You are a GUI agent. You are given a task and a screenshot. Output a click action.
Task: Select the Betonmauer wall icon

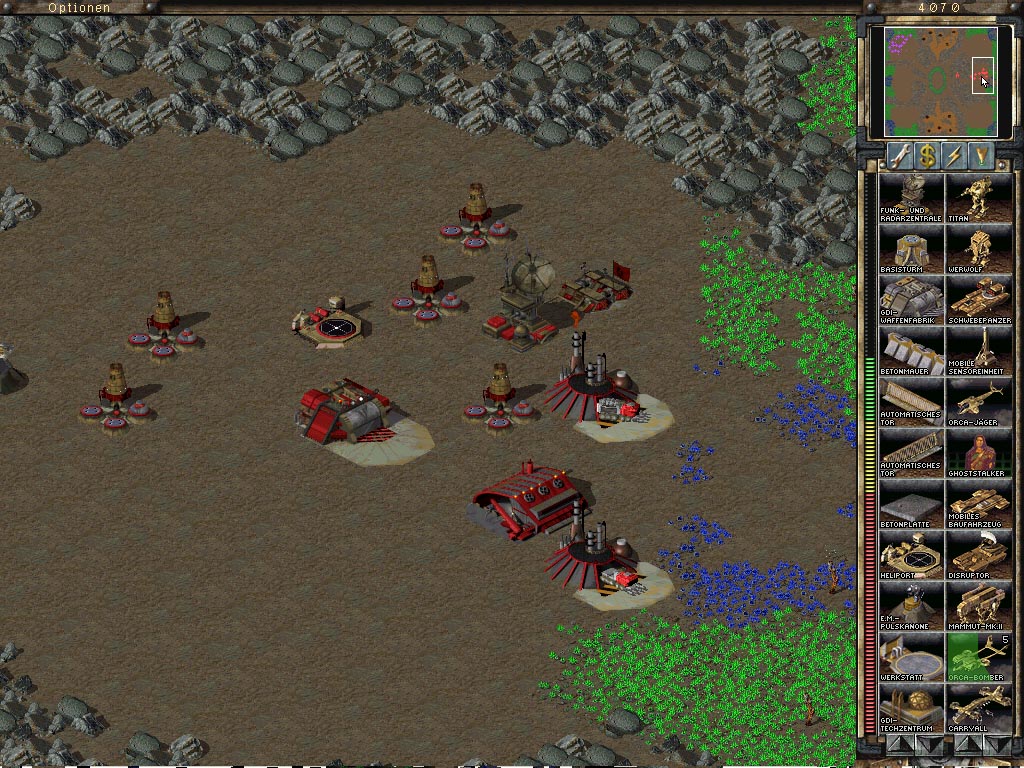910,351
